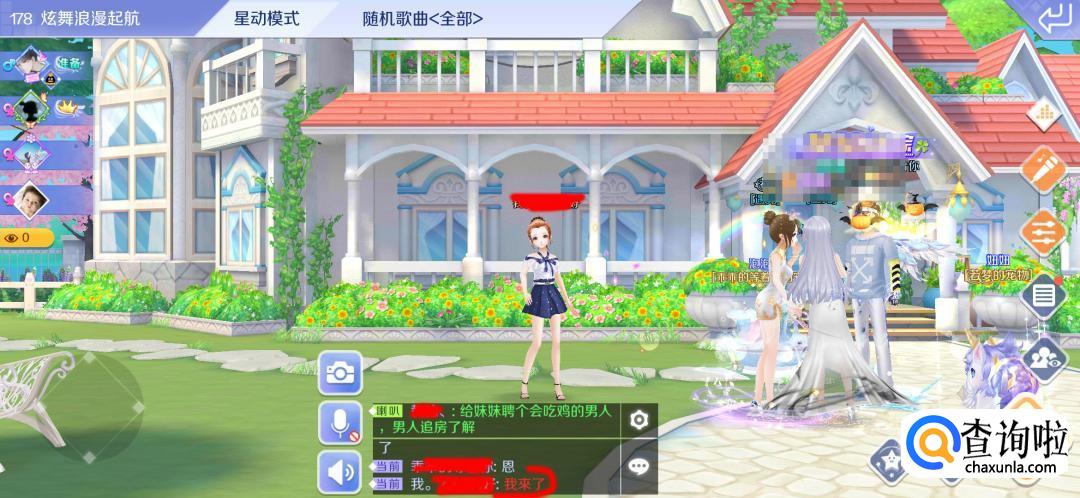Open the 星动模式 game mode selector
The height and width of the screenshot is (498, 1080).
tap(265, 19)
